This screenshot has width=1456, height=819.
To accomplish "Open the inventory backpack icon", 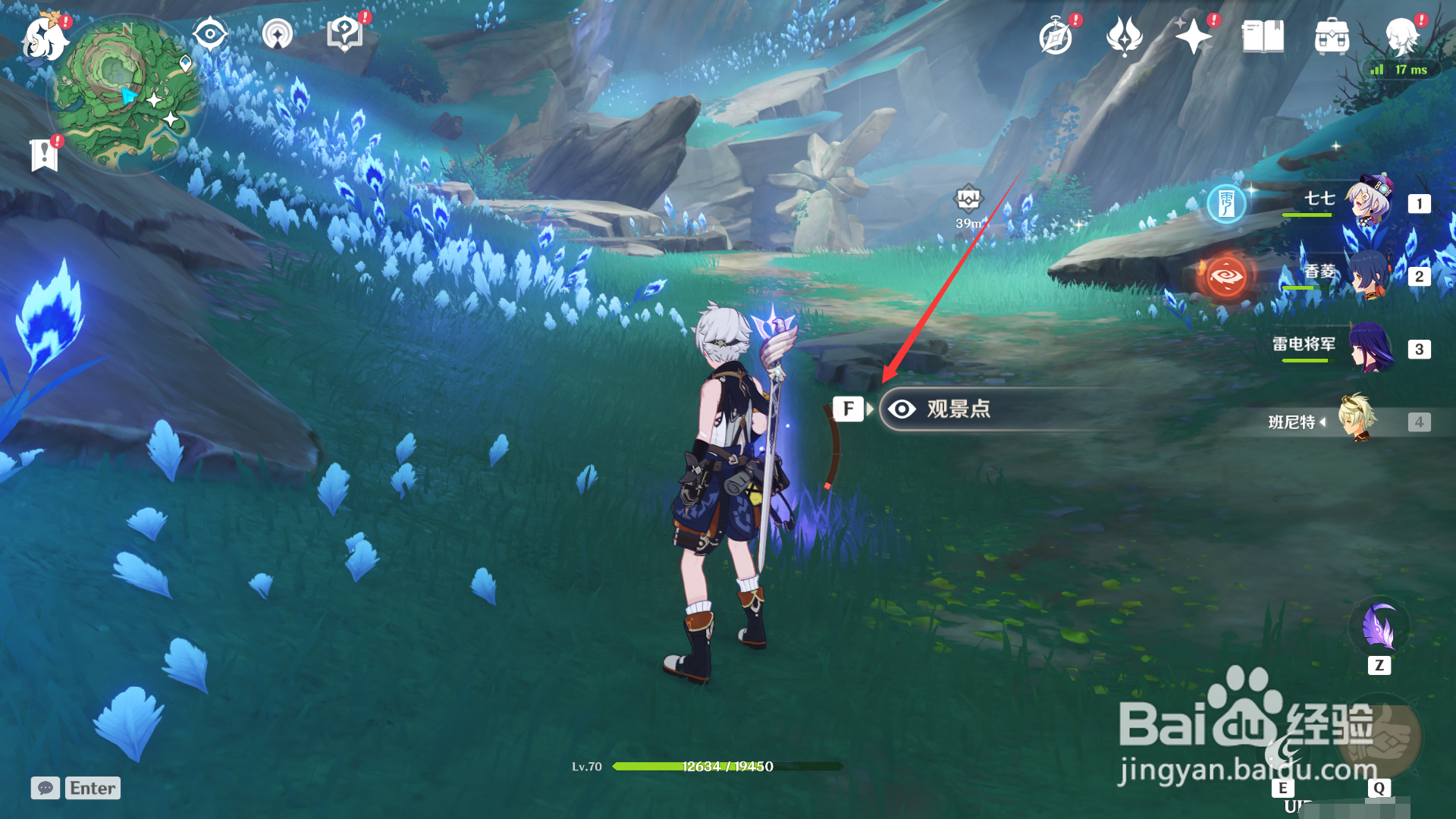I will (1332, 36).
